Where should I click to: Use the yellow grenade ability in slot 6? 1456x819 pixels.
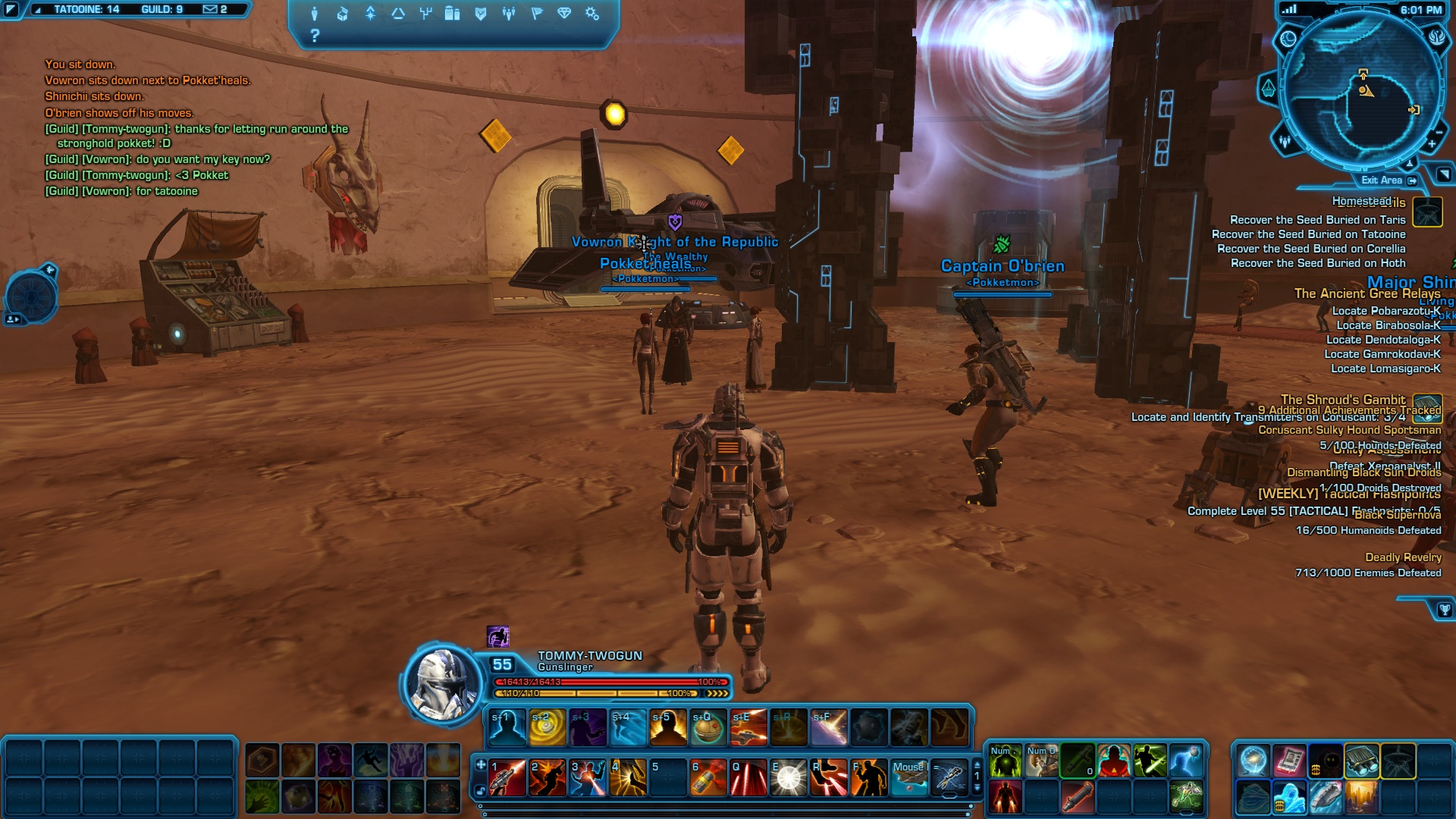point(708,777)
